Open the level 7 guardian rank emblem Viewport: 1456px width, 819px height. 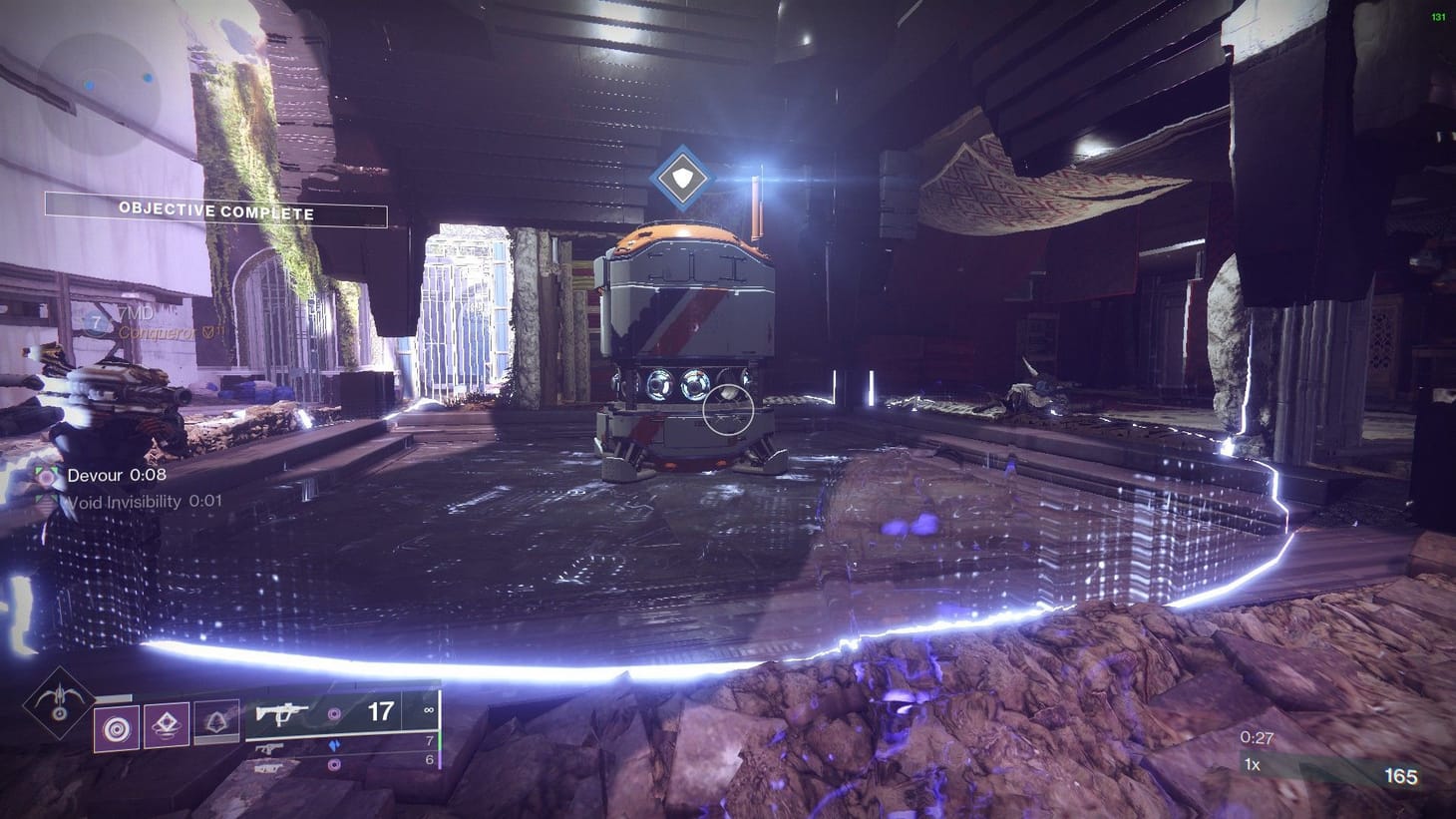coord(96,322)
